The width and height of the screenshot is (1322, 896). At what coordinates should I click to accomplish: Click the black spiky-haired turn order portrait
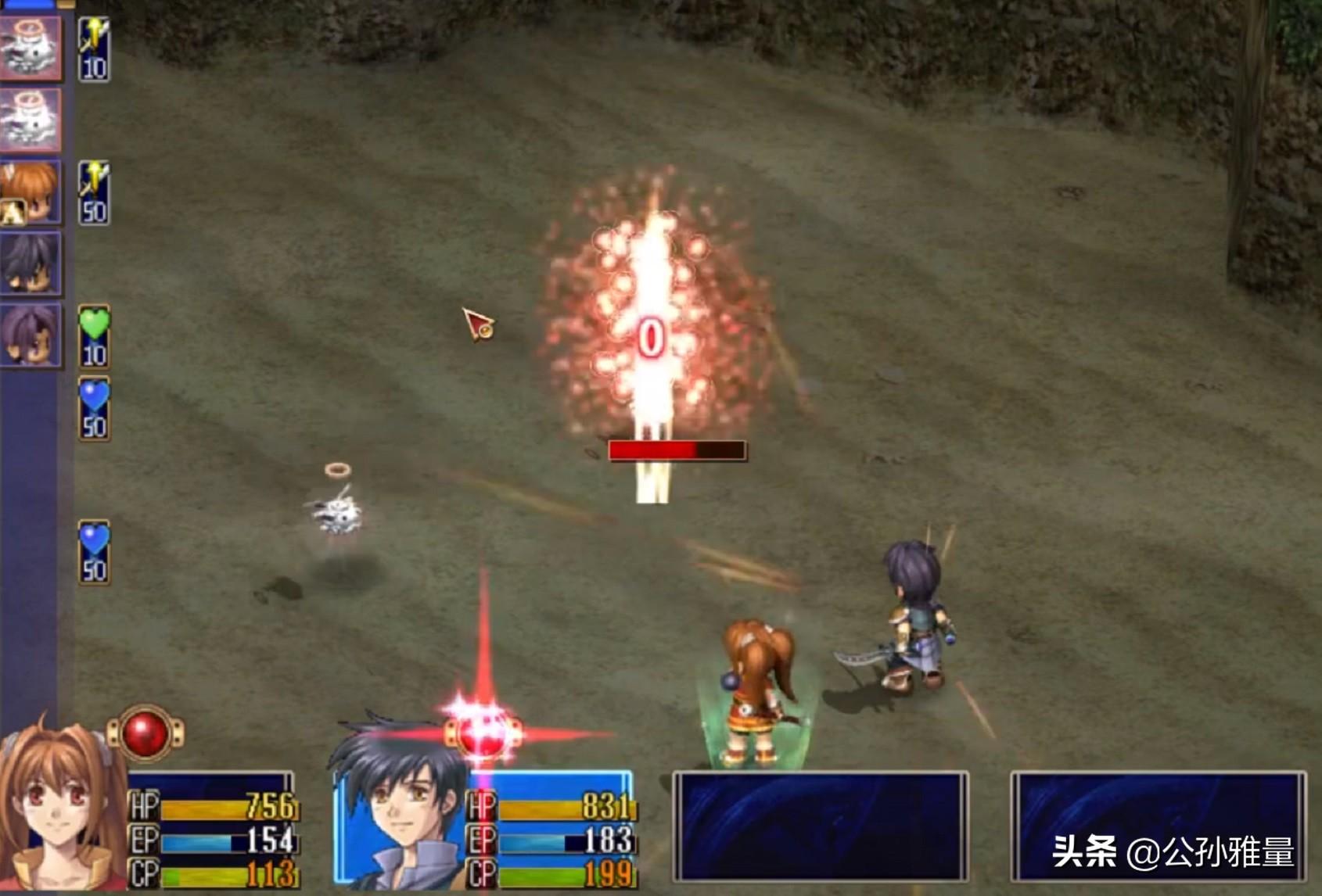[x=30, y=263]
